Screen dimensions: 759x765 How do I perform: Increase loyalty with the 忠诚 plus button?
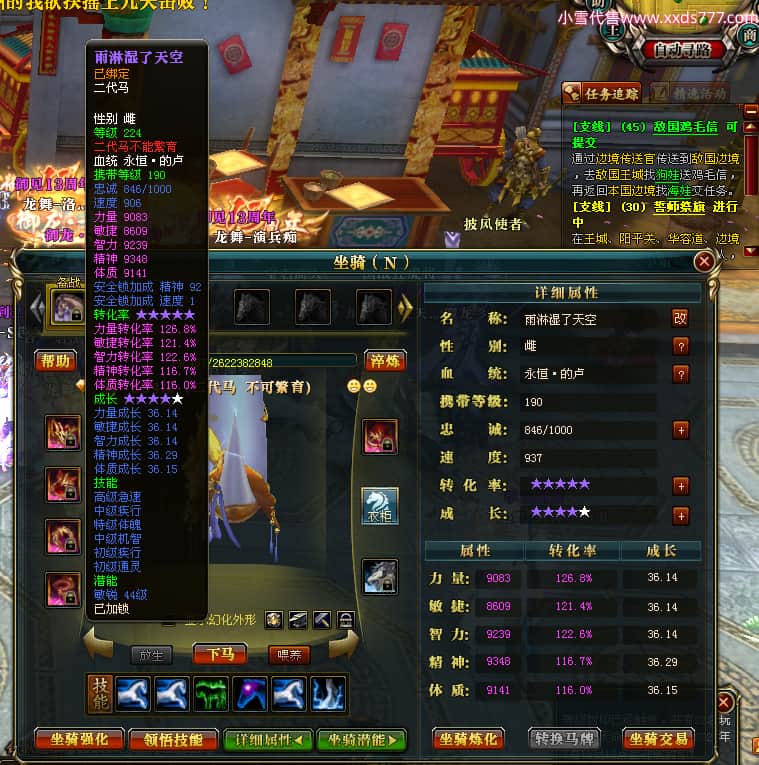681,430
